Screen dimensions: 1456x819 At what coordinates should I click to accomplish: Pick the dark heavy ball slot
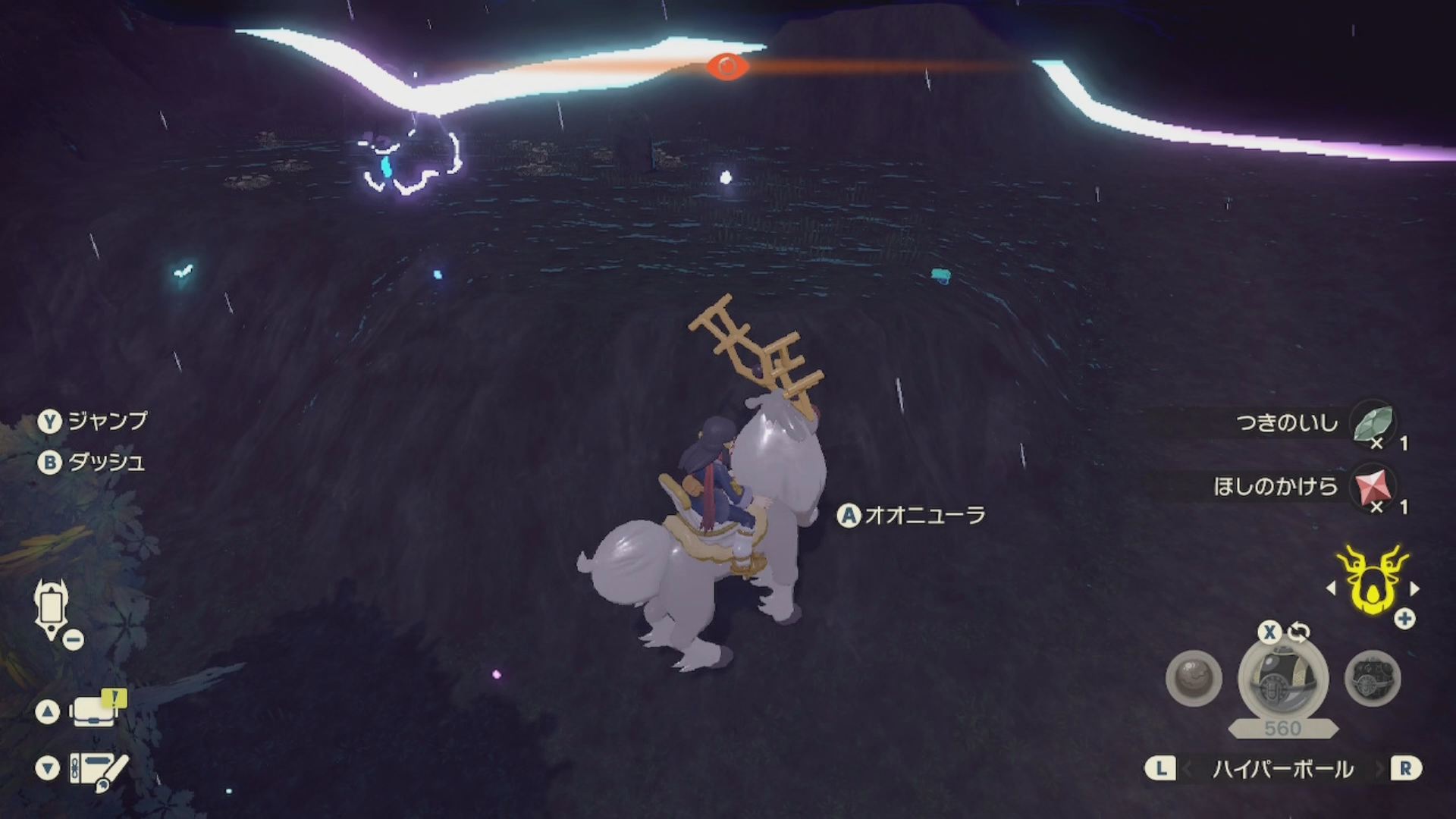1372,679
